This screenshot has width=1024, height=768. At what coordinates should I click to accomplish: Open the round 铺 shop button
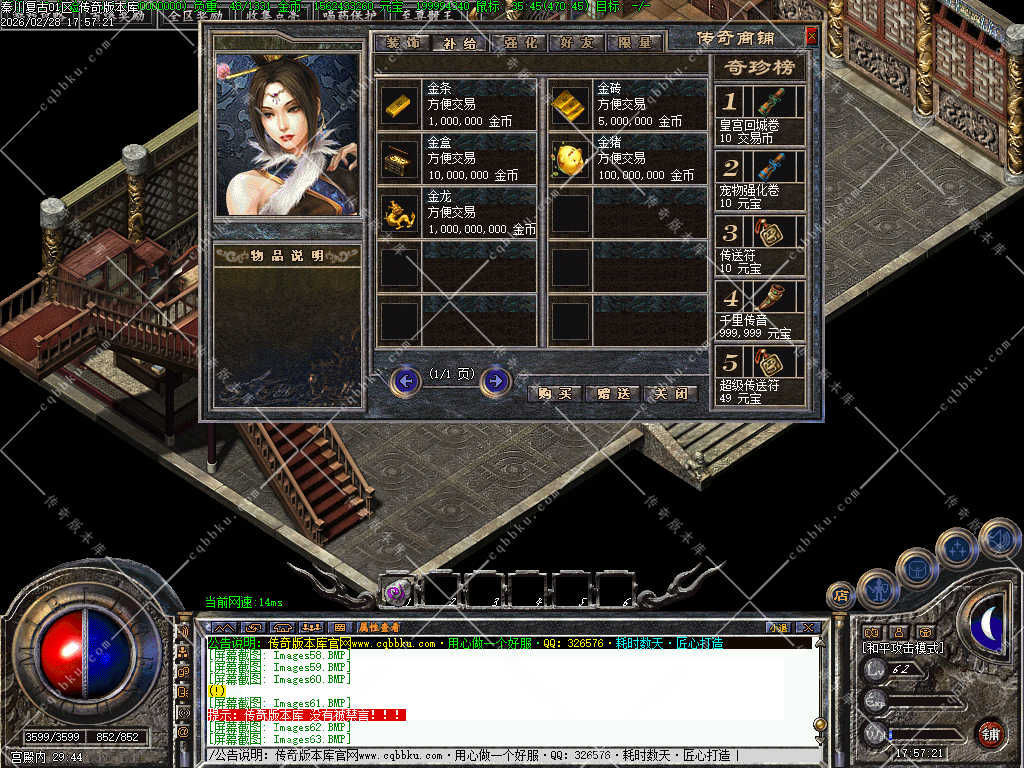(990, 733)
